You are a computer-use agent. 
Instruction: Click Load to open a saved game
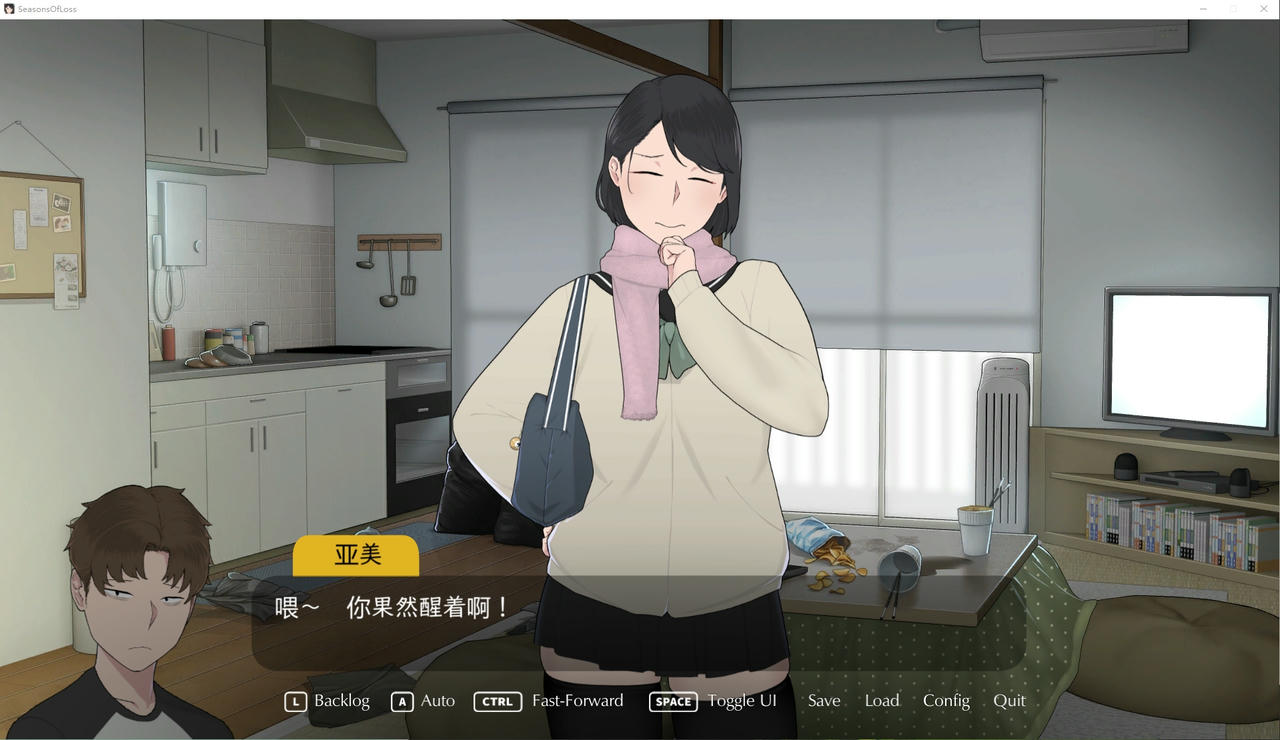tap(881, 701)
